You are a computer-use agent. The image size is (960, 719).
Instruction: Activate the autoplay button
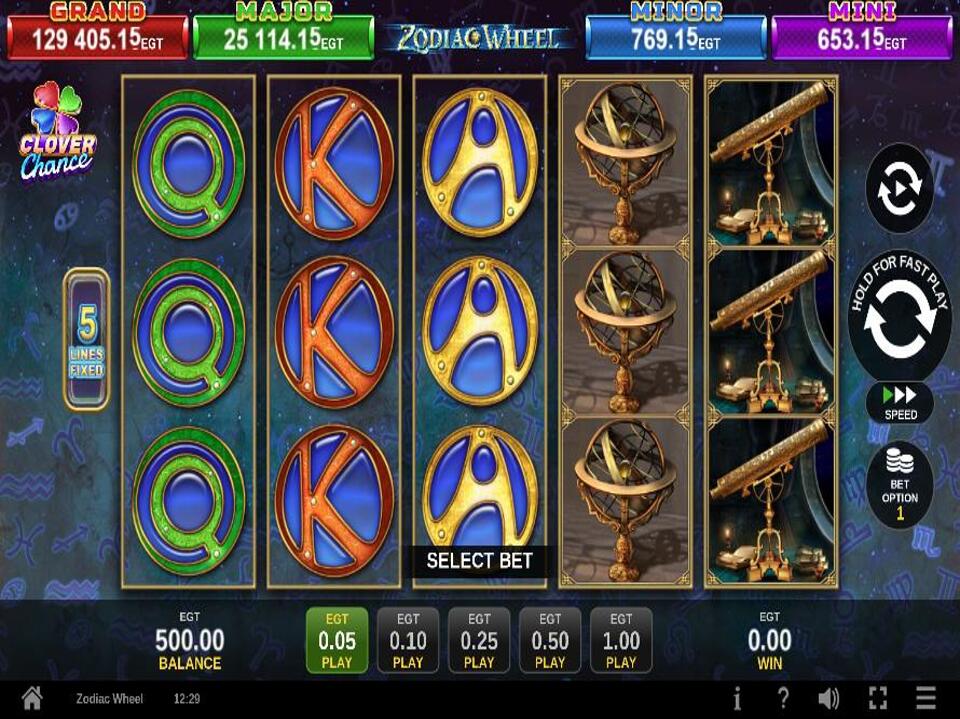point(899,189)
